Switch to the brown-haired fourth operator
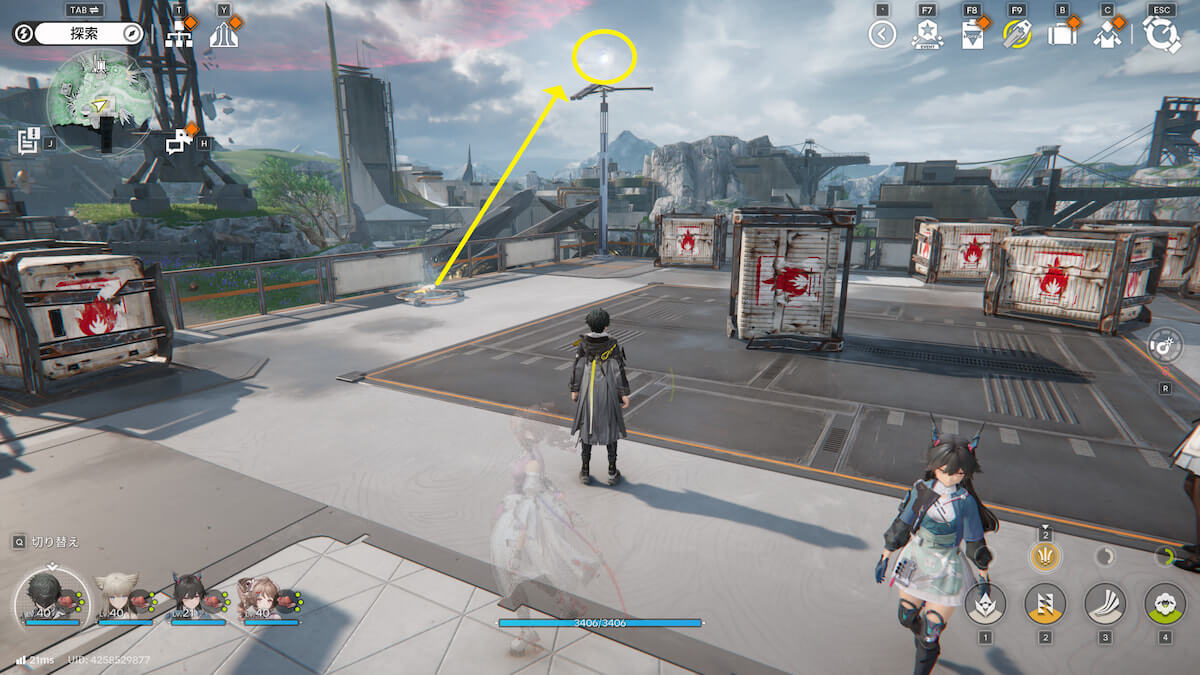1200x675 pixels. tap(263, 599)
